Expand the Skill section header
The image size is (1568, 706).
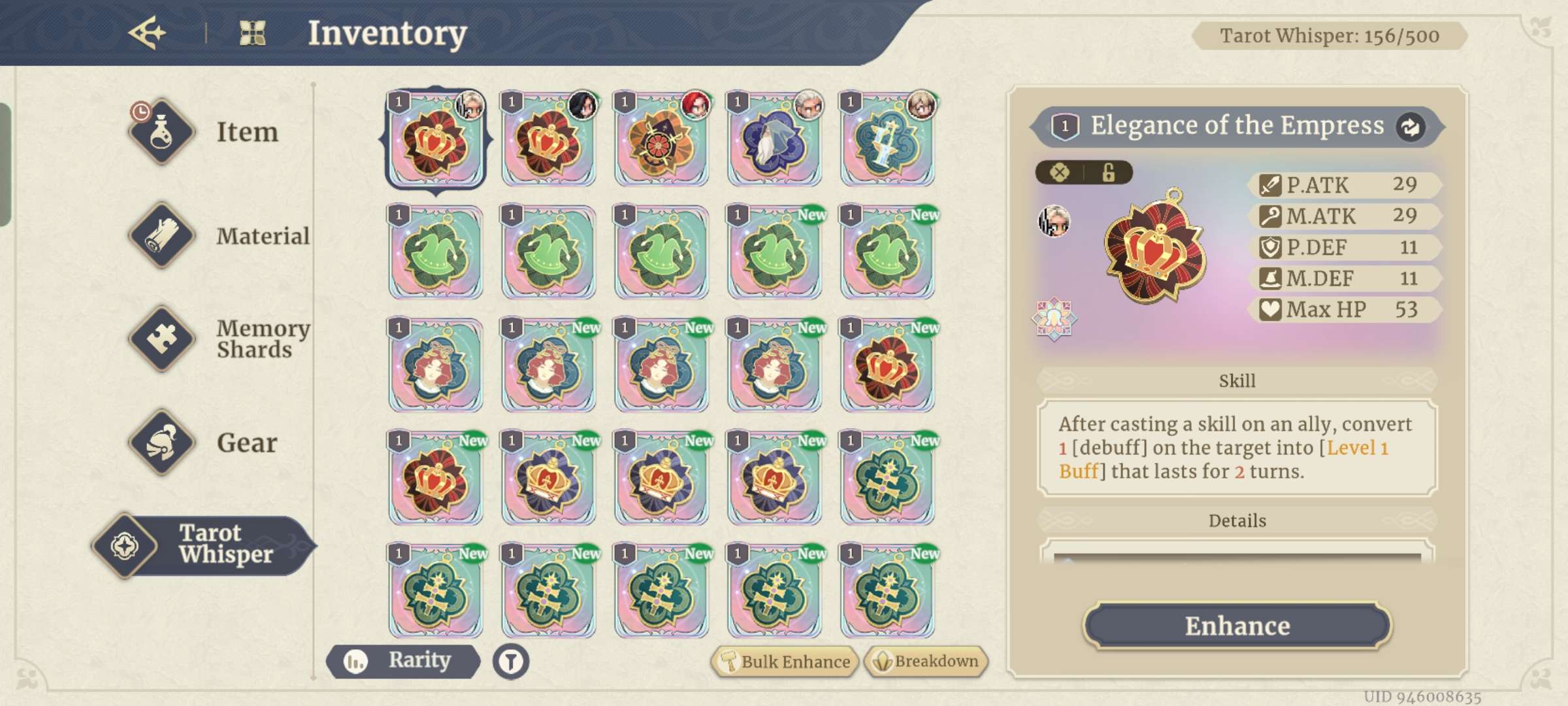click(1236, 380)
